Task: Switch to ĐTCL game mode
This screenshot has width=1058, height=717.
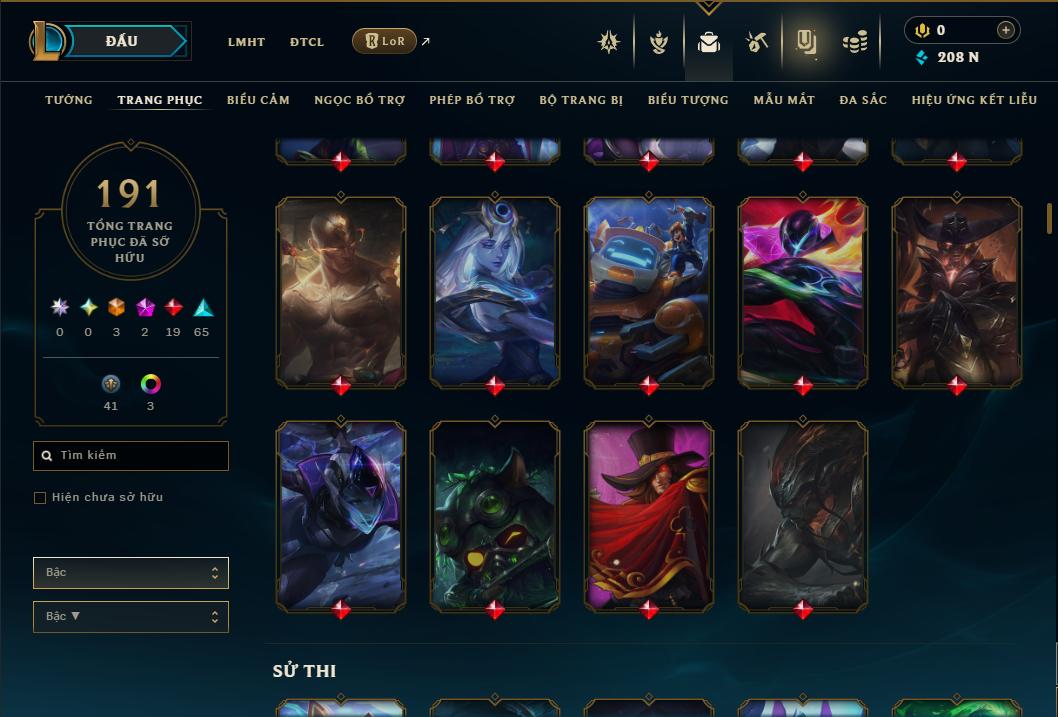Action: coord(307,42)
